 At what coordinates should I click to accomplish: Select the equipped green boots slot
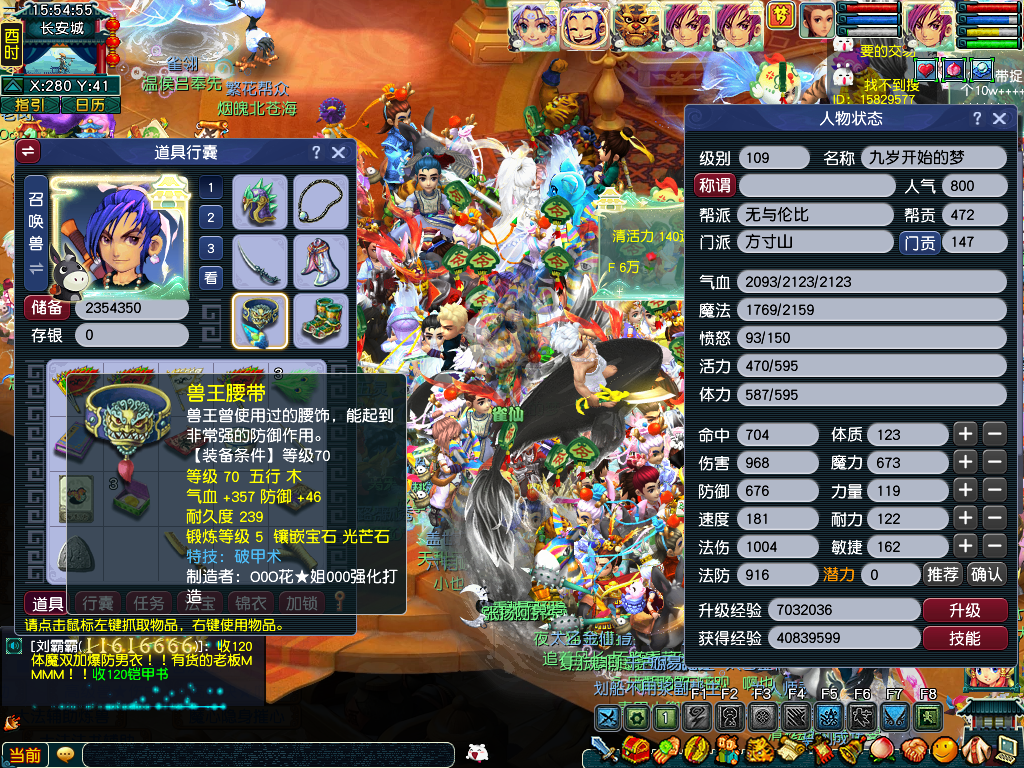tap(321, 320)
